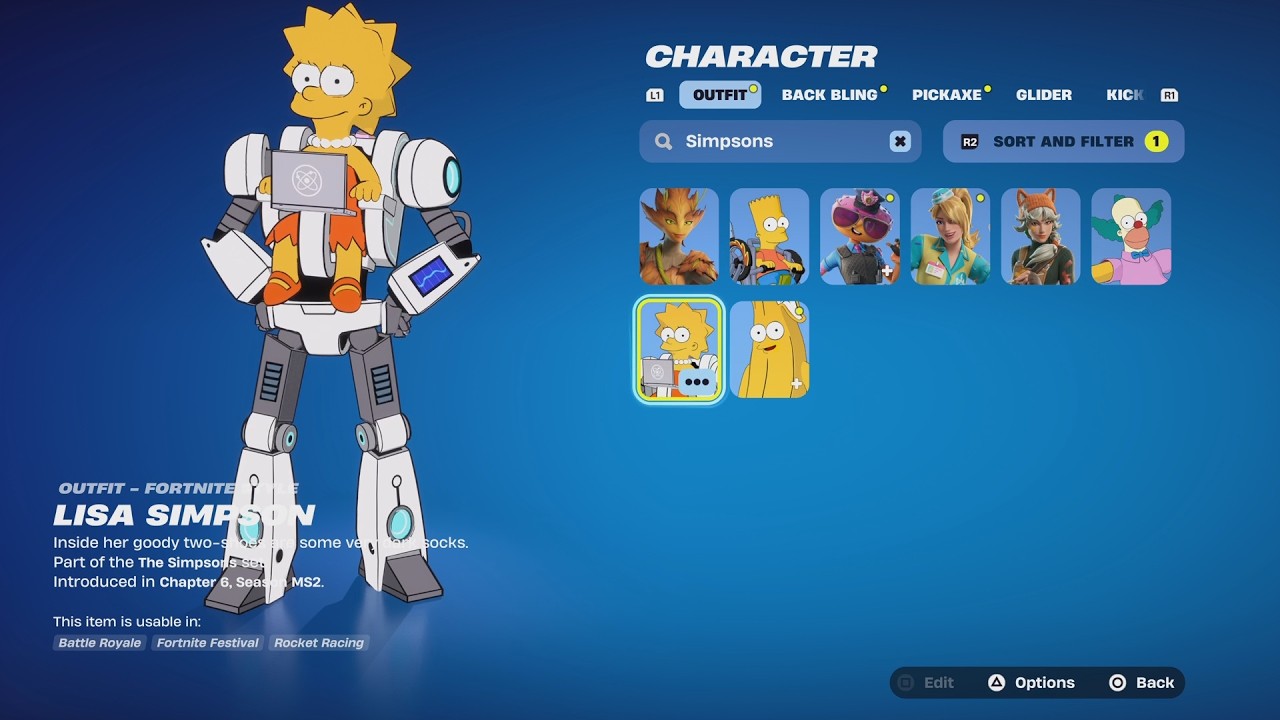
Task: Choose the yellow banana outfit
Action: click(x=769, y=349)
